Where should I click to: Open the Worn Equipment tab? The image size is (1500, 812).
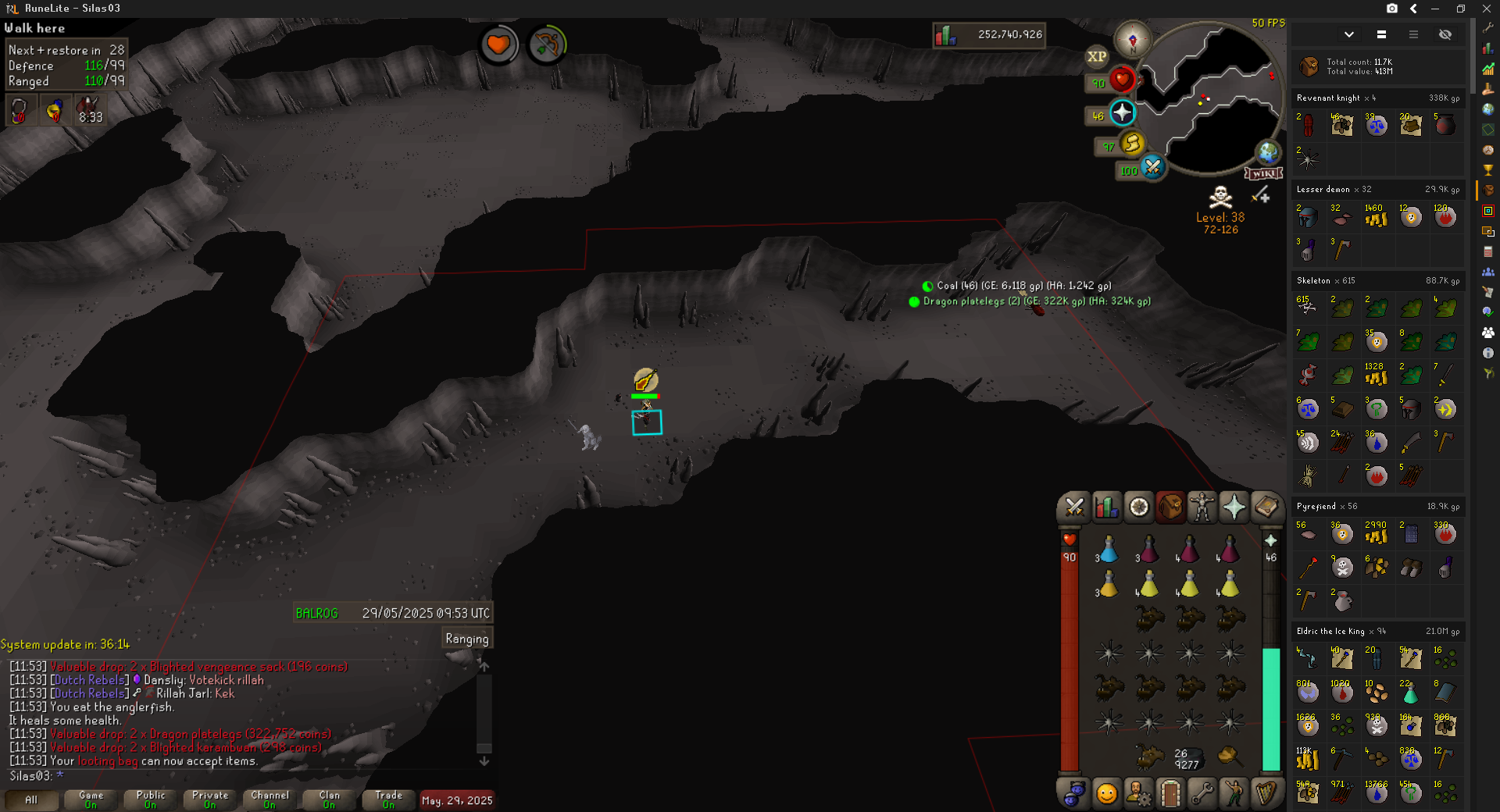[1202, 507]
